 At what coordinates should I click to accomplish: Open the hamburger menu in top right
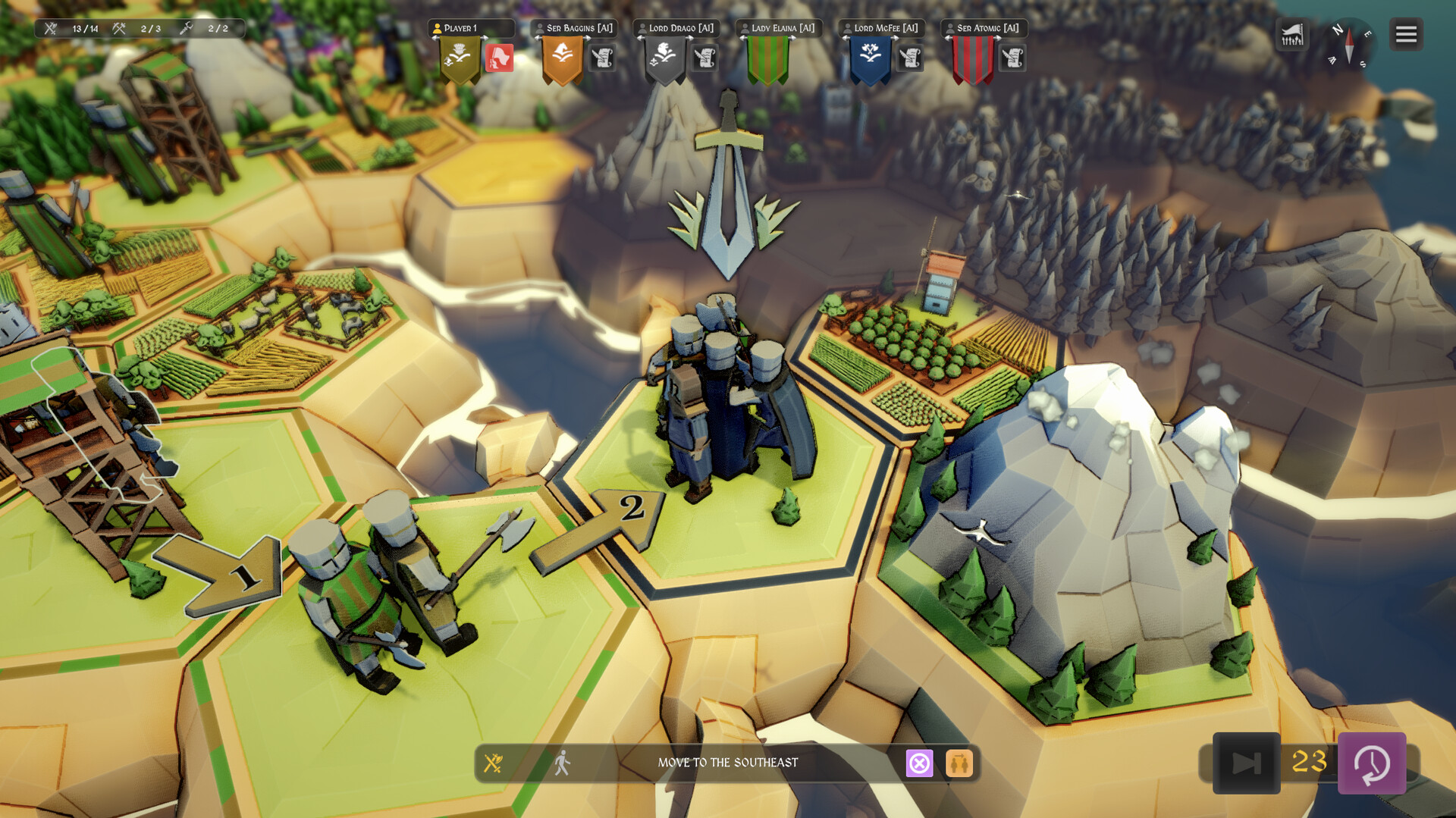[1405, 33]
